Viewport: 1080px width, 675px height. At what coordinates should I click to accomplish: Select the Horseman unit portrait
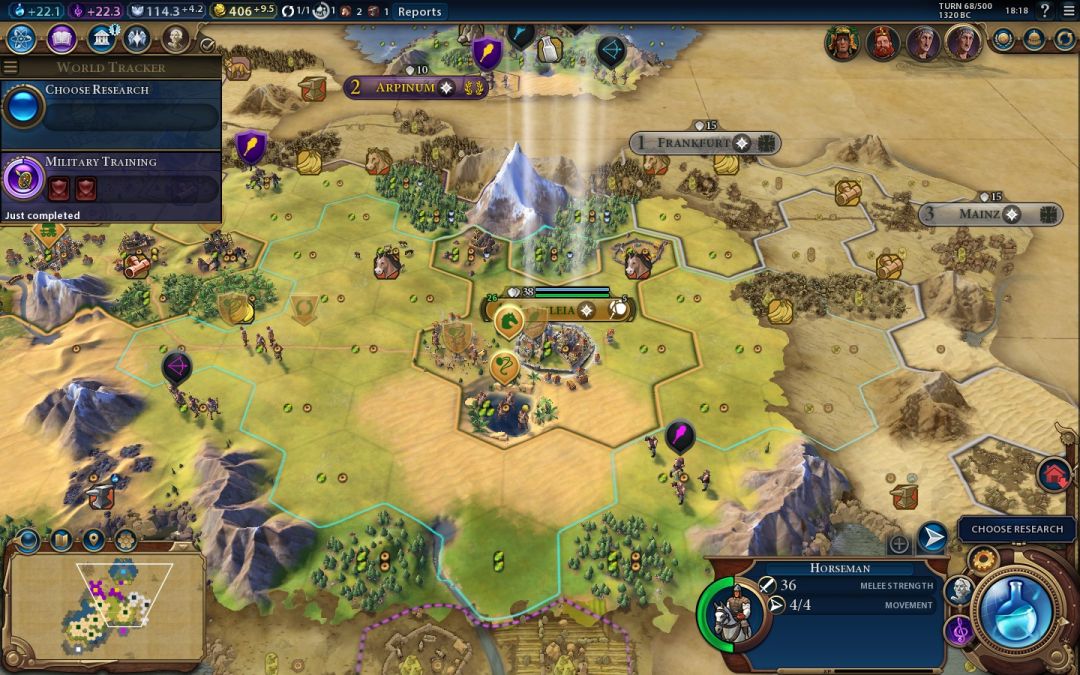coord(737,612)
